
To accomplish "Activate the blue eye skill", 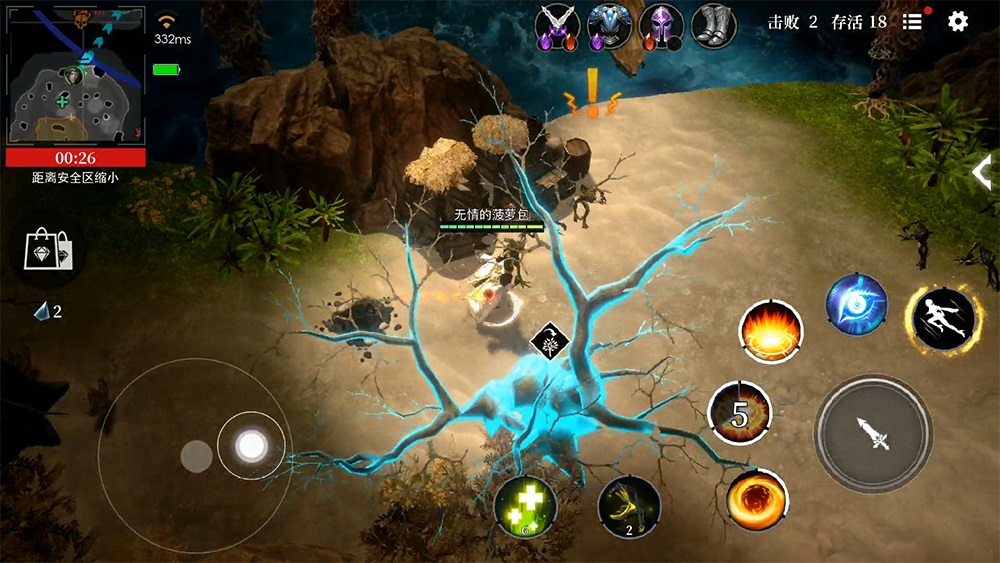I will (x=857, y=304).
